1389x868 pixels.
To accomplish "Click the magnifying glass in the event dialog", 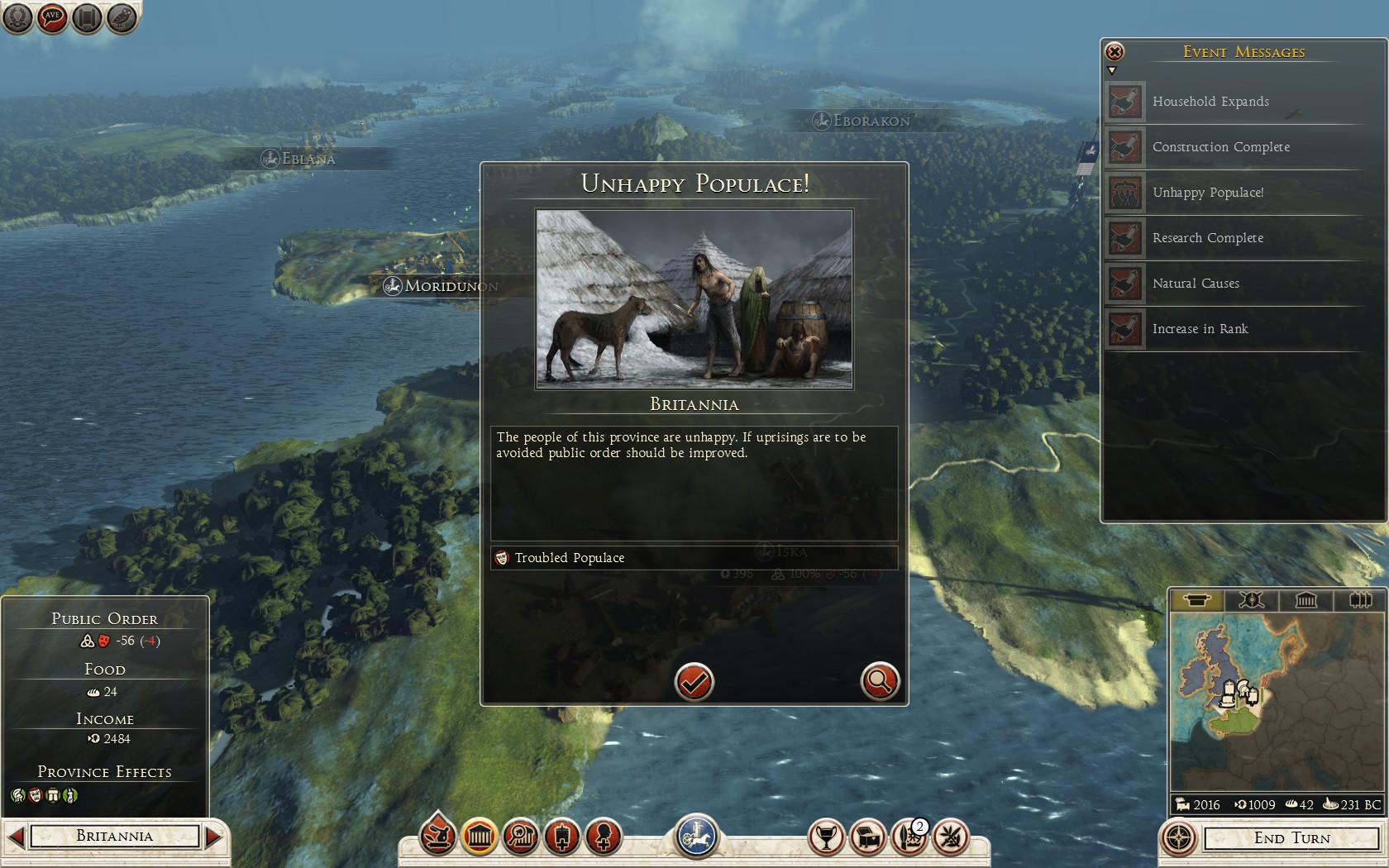I will pyautogui.click(x=880, y=682).
